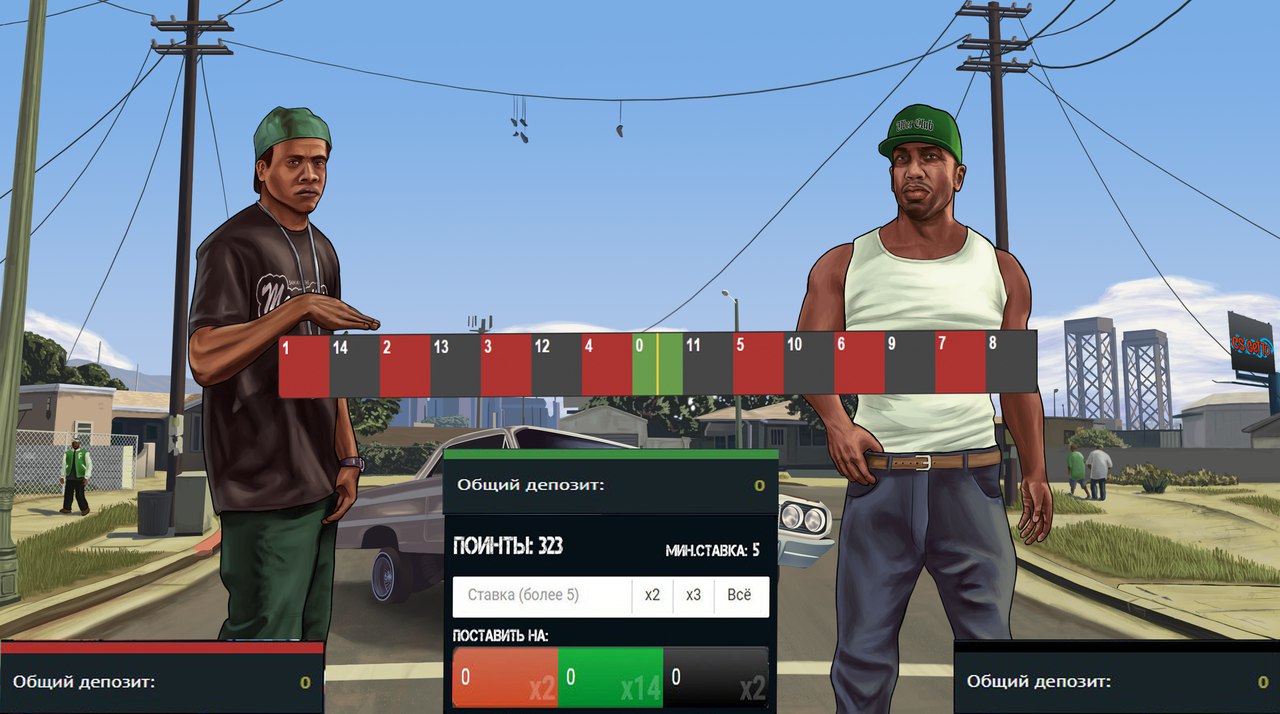Double the bet with x2 multiplier button
Screen dimensions: 1280x714
tap(652, 596)
